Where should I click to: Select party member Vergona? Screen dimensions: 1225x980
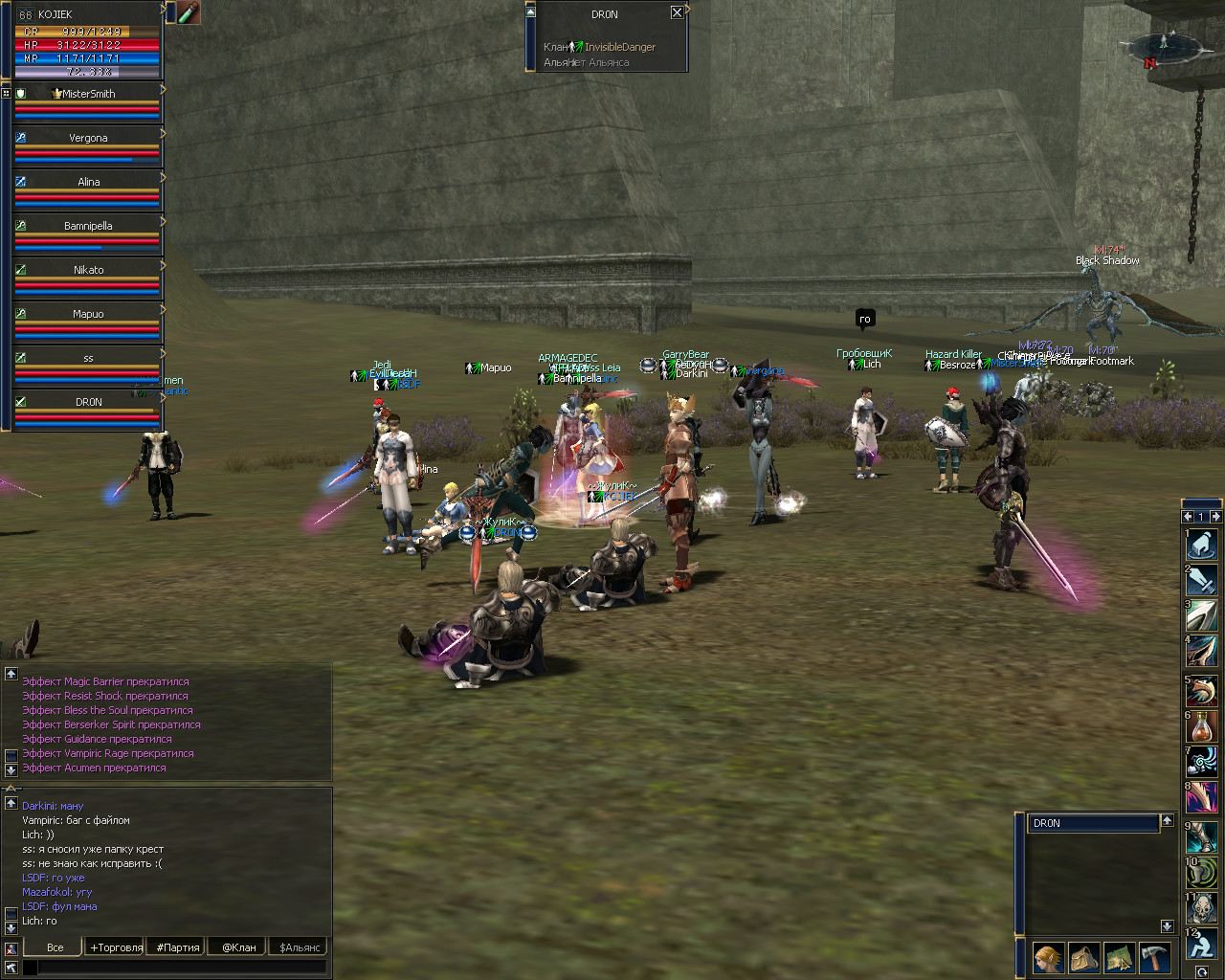pos(87,138)
